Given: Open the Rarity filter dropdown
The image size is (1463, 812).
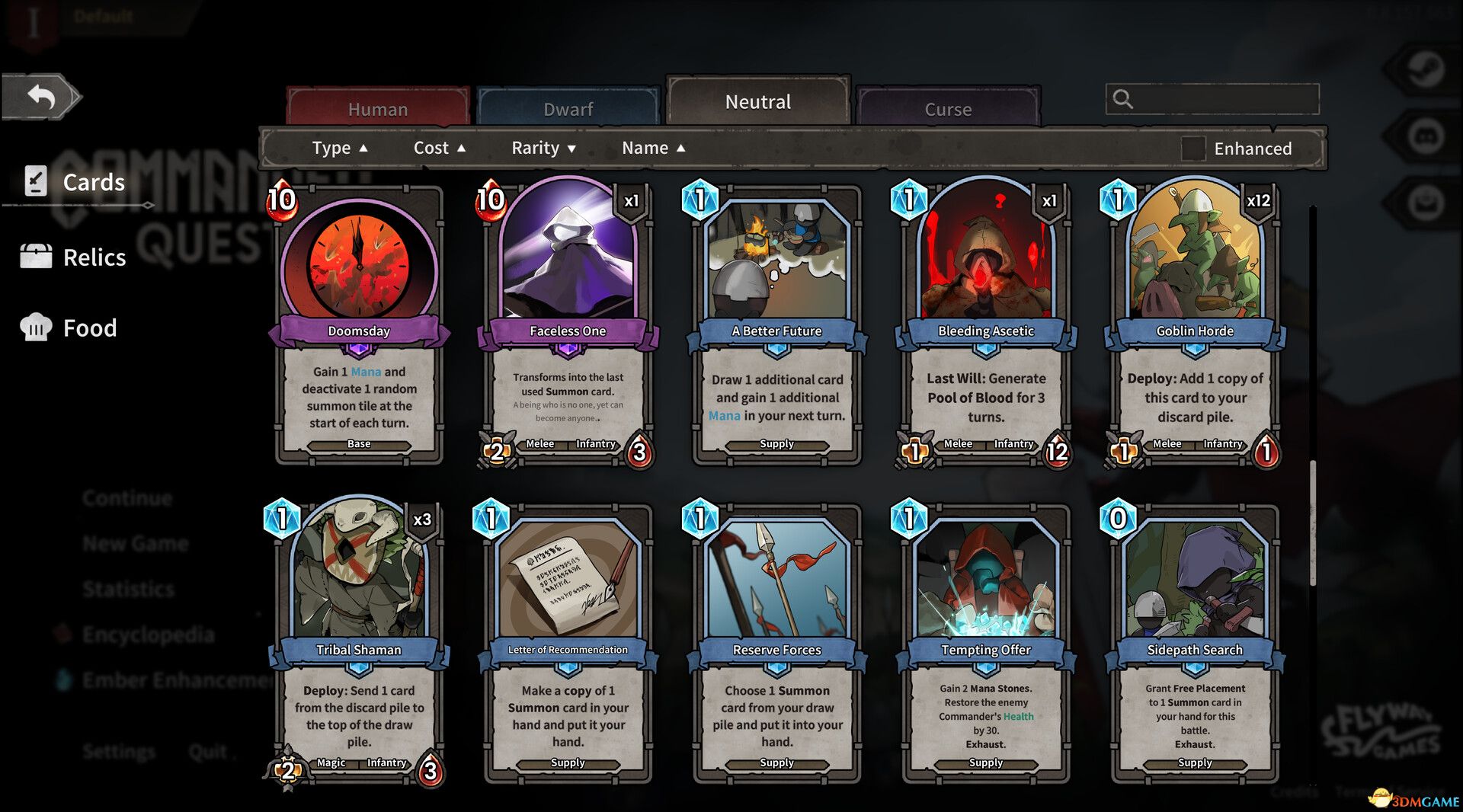Looking at the screenshot, I should (x=543, y=148).
